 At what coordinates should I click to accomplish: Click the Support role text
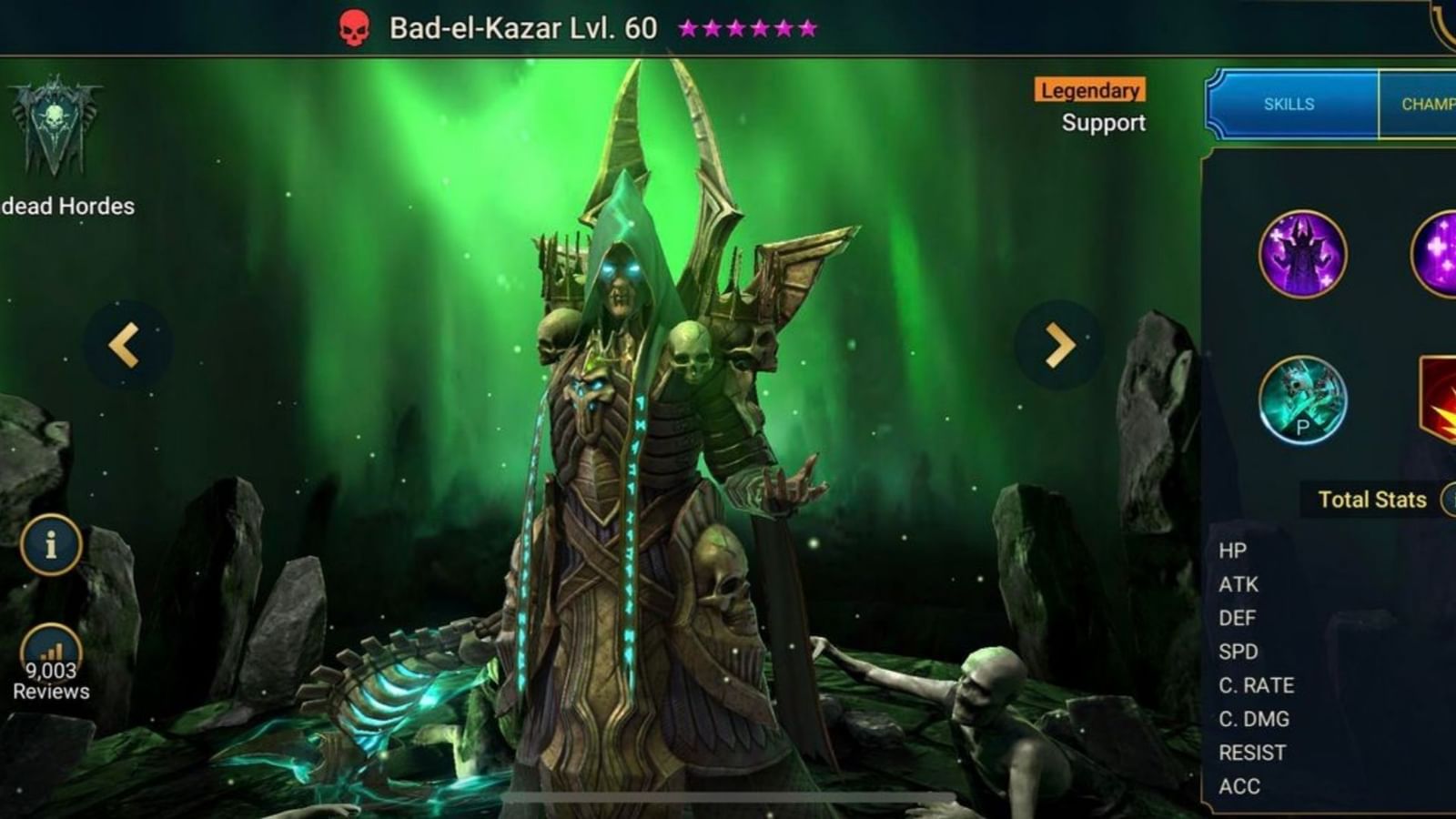(x=1102, y=124)
